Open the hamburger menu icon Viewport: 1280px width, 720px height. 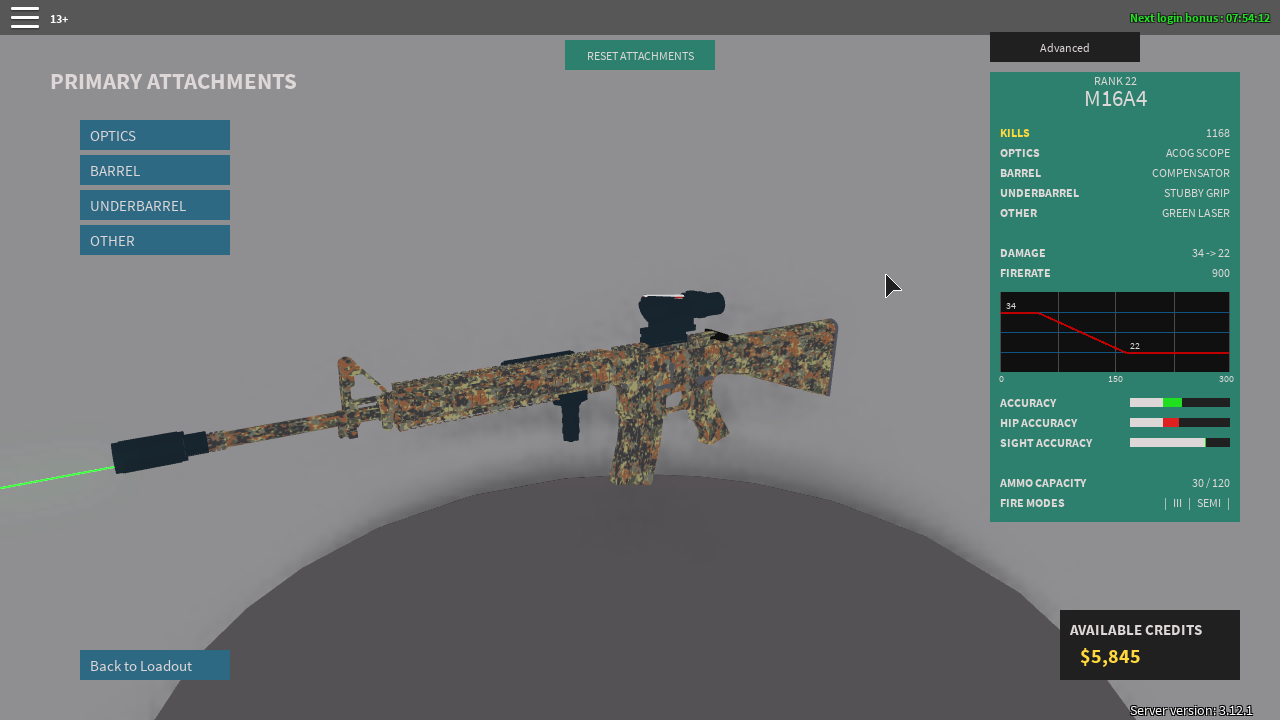click(24, 17)
